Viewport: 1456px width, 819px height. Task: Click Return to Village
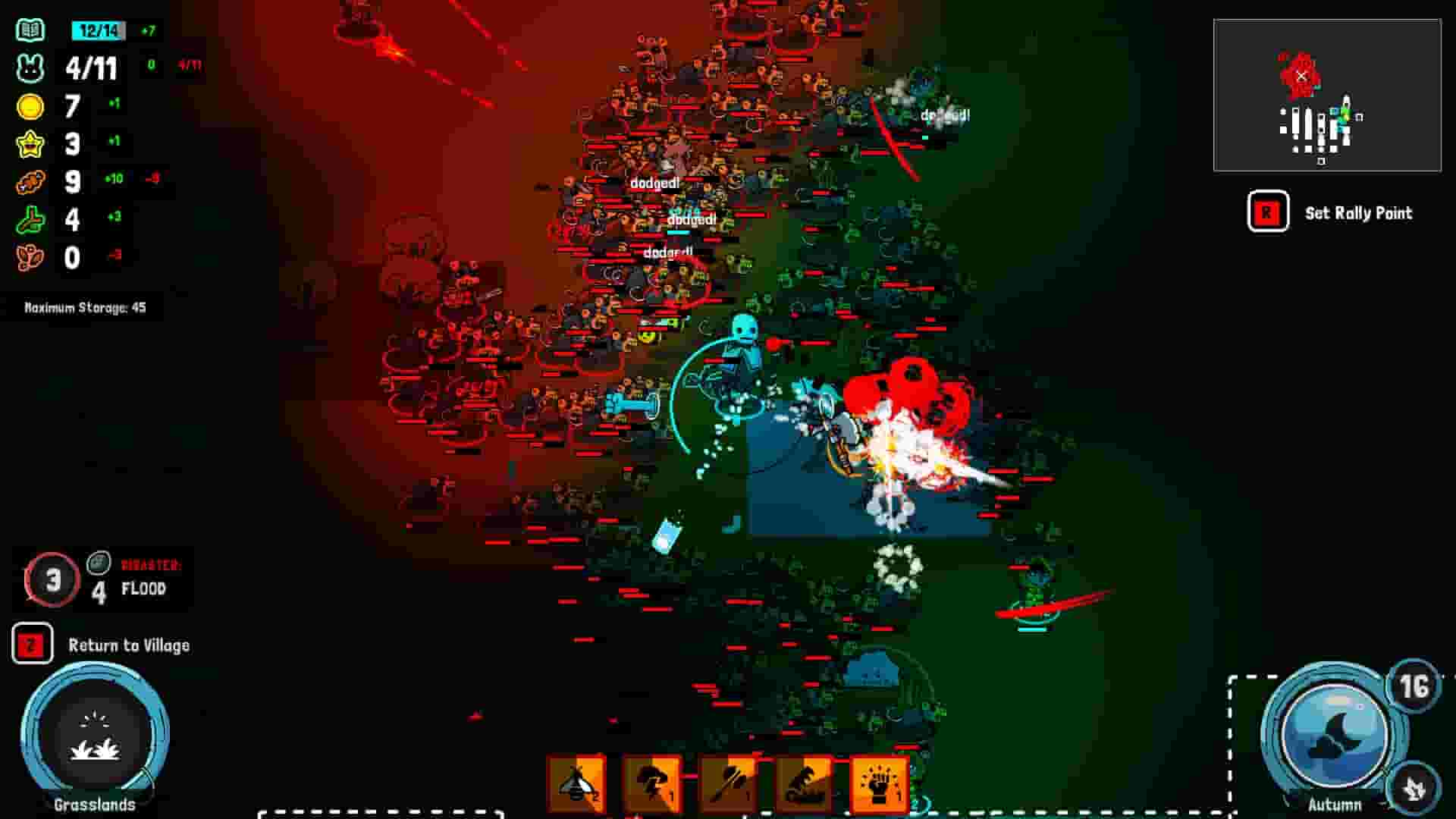(x=129, y=646)
